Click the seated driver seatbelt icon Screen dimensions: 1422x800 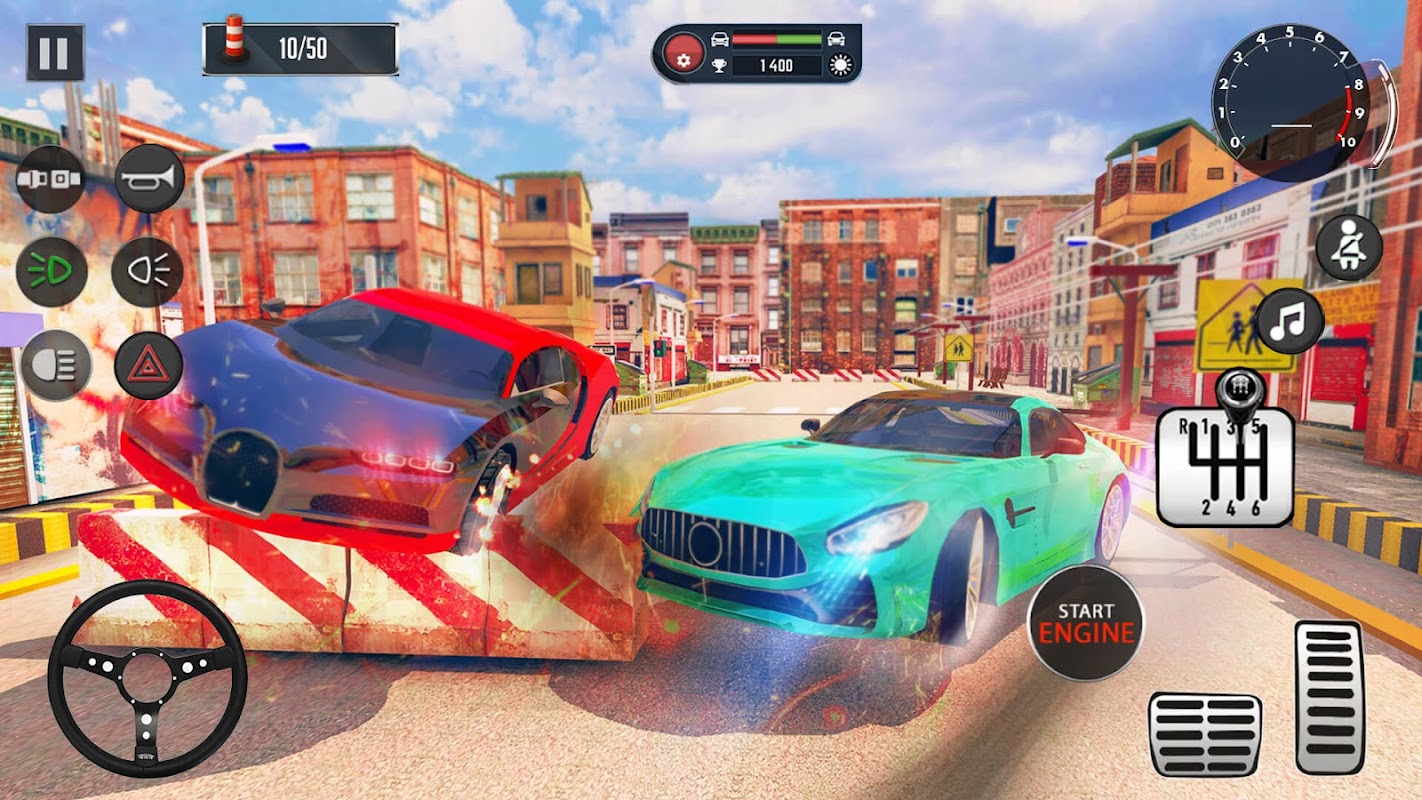click(x=1349, y=247)
